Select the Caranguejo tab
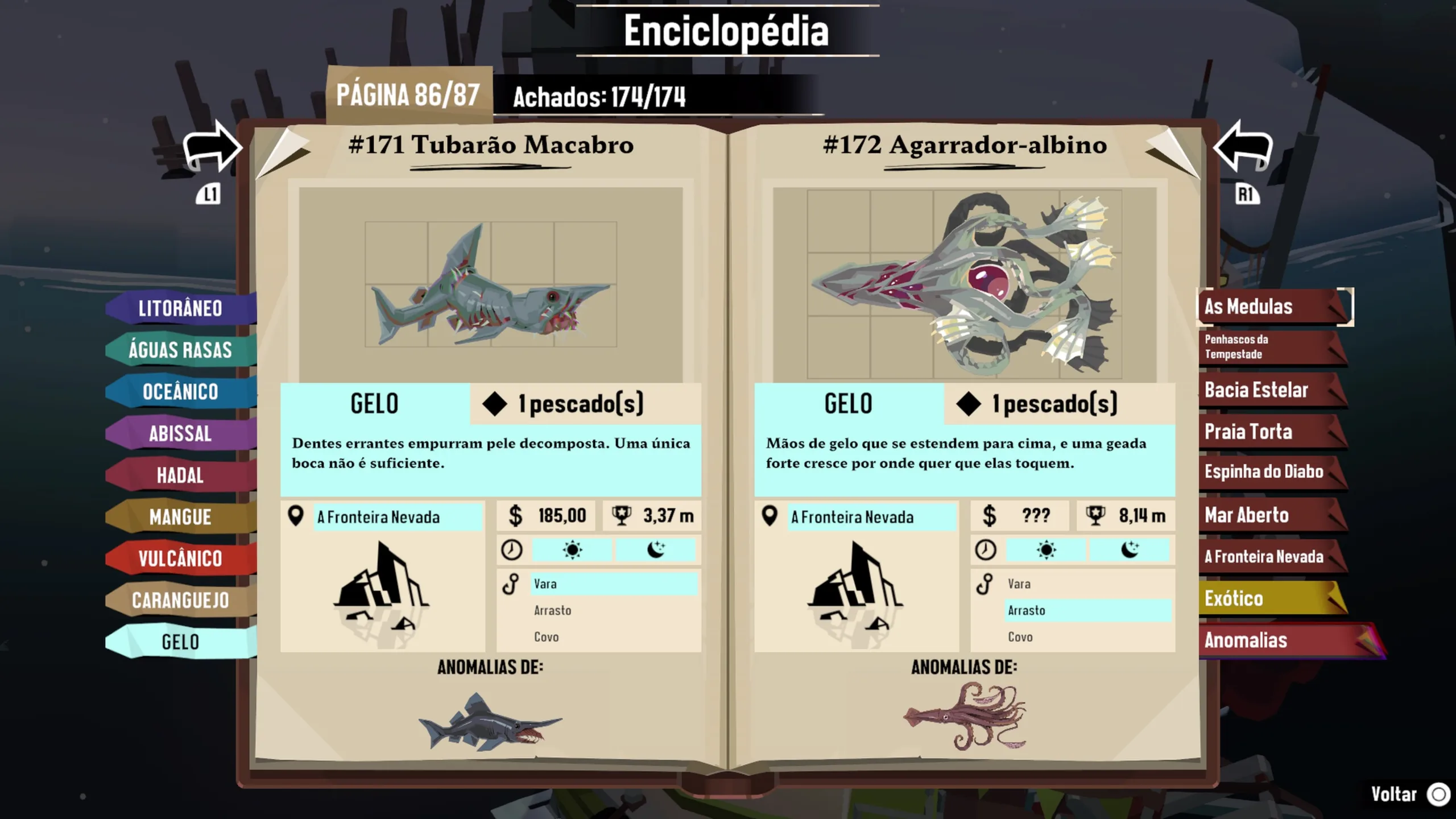The width and height of the screenshot is (1456, 819). (180, 600)
